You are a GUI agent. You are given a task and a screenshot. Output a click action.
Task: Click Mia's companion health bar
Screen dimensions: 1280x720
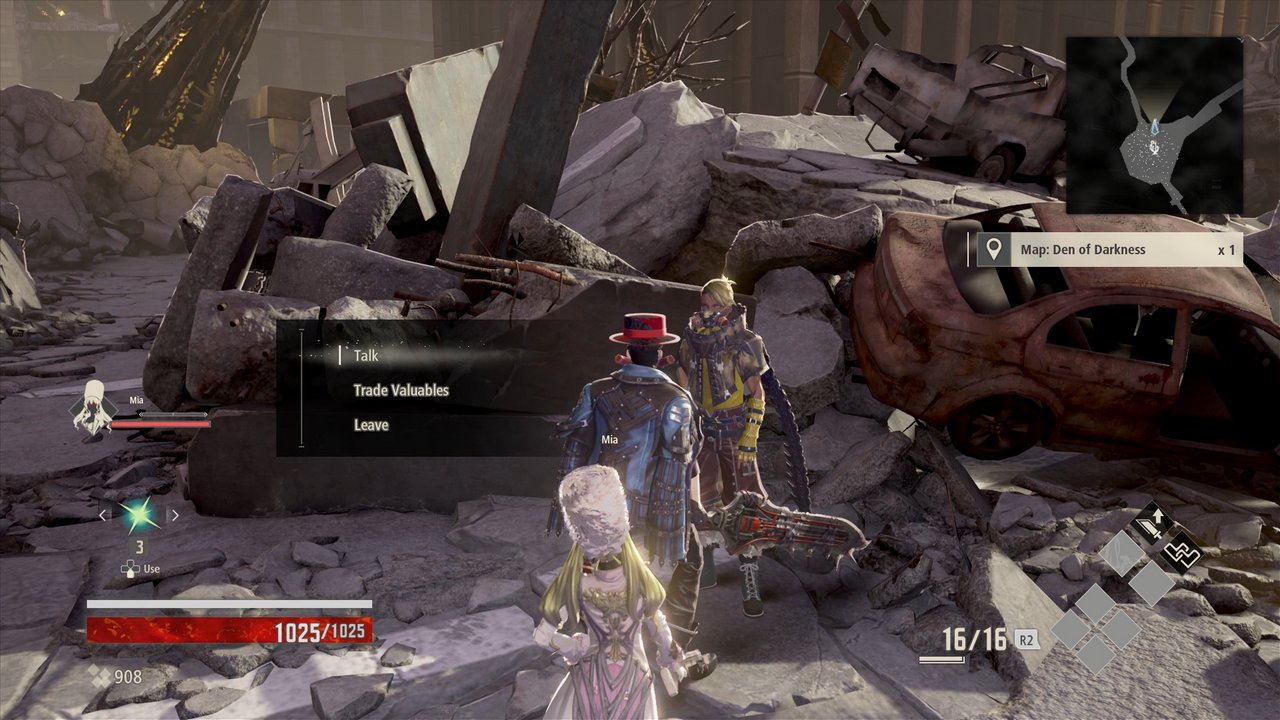(x=161, y=424)
